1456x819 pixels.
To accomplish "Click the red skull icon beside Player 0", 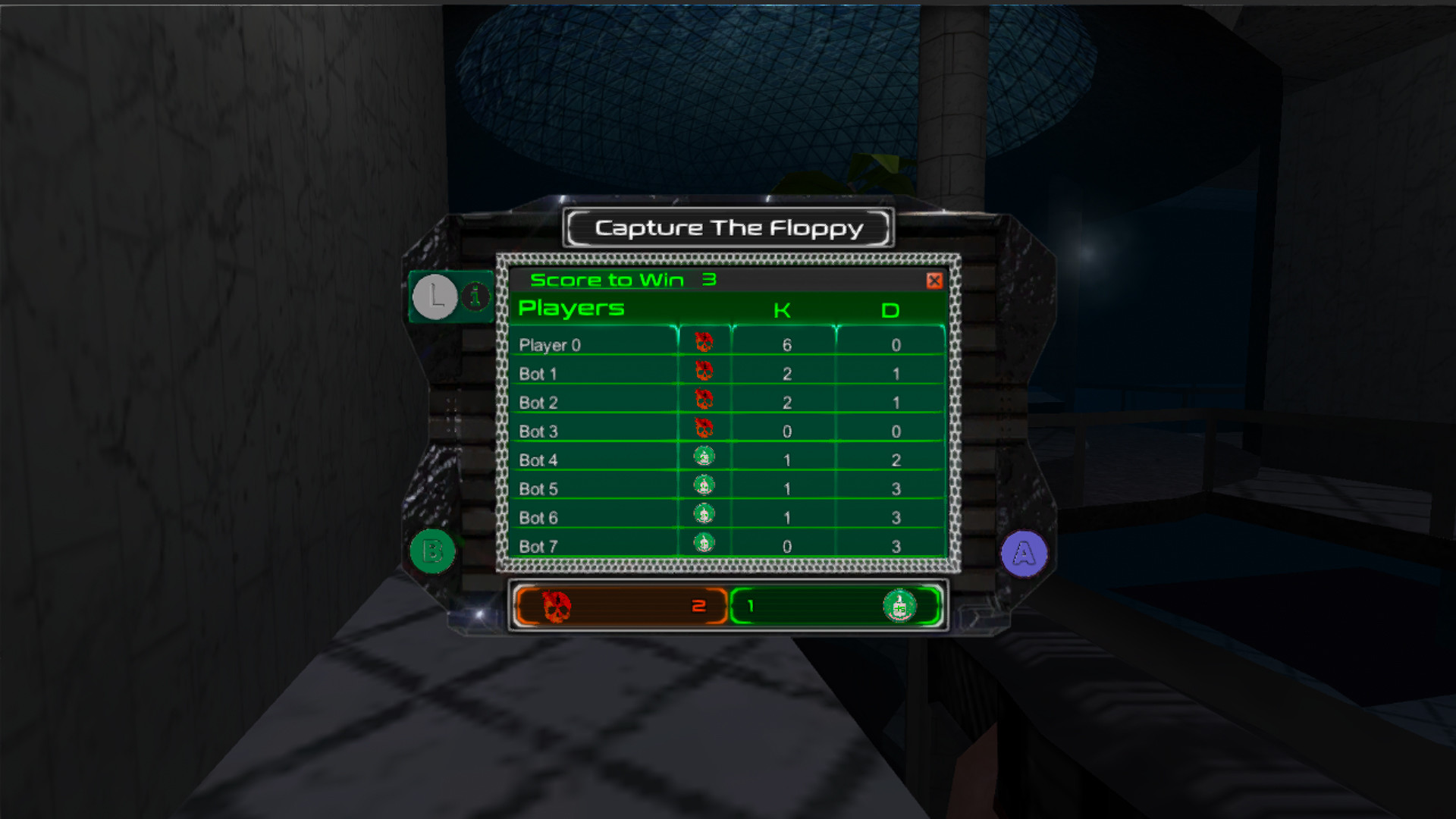I will (x=703, y=342).
